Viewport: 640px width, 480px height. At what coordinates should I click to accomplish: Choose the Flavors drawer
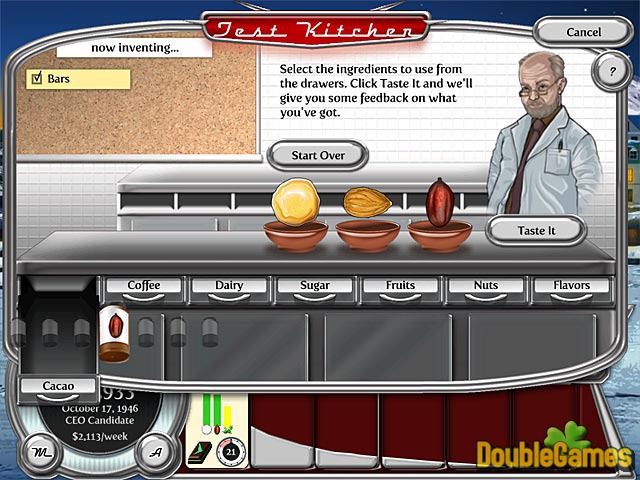click(x=571, y=286)
